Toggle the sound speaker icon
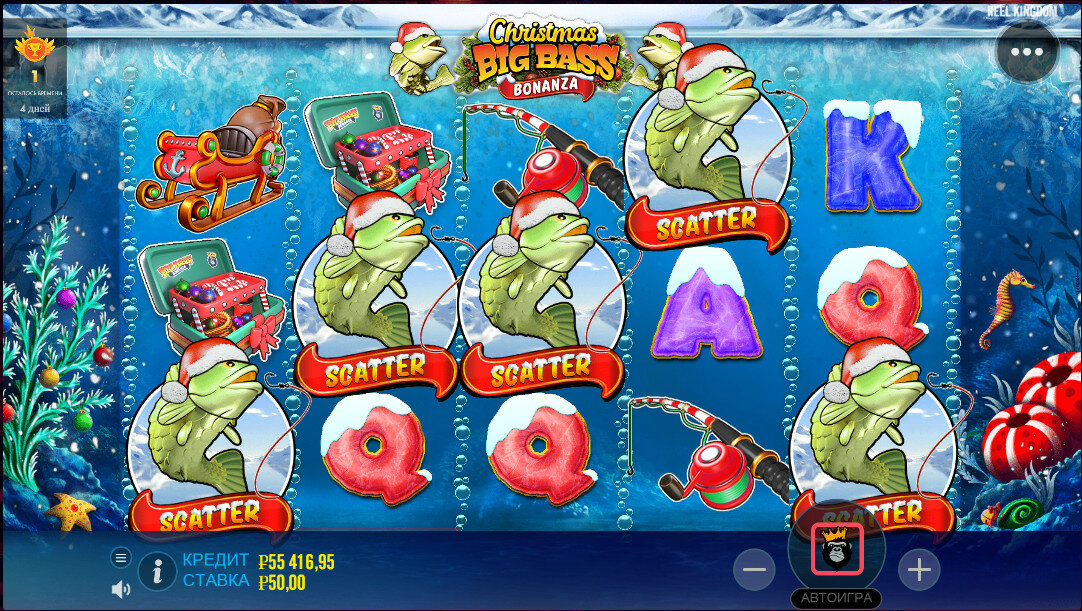The height and width of the screenshot is (611, 1082). (121, 589)
